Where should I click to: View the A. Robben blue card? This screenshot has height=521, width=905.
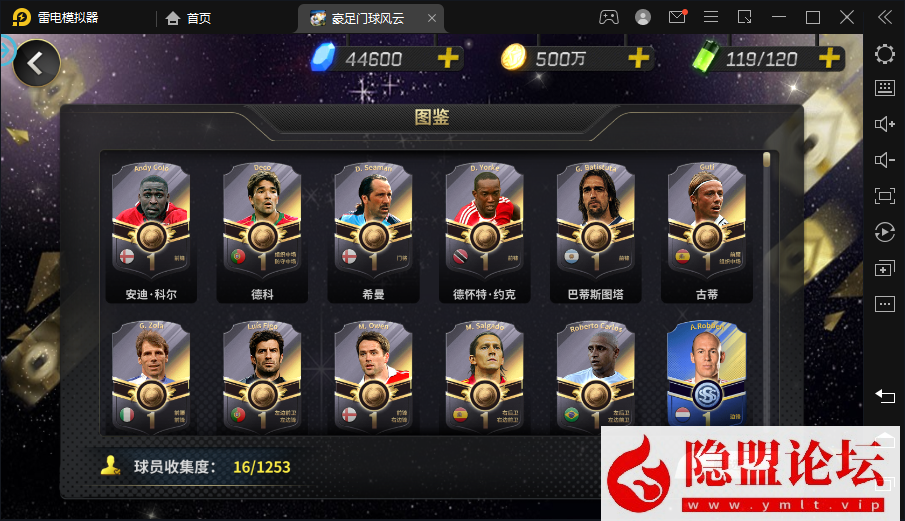click(x=707, y=375)
